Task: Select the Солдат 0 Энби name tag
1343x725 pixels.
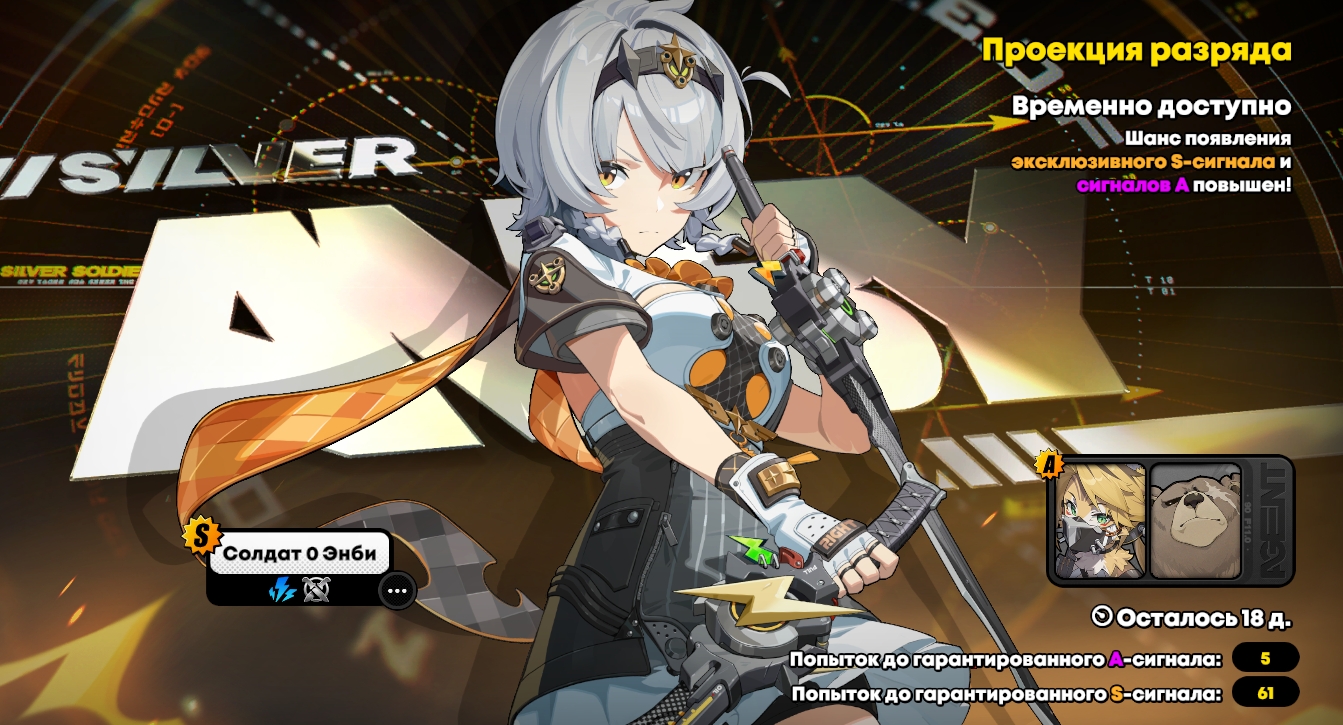Action: pos(299,553)
